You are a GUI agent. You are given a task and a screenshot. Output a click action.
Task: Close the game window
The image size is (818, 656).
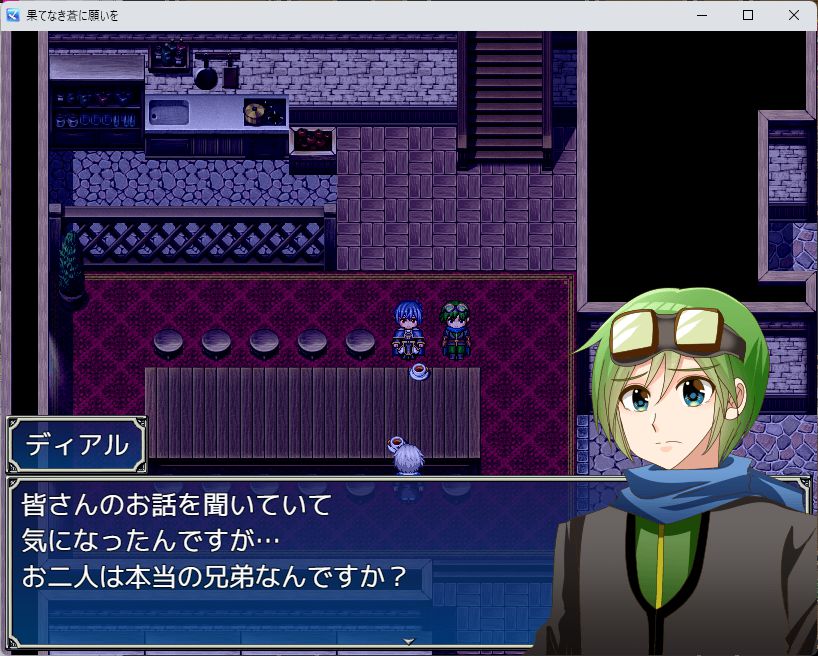(x=794, y=15)
